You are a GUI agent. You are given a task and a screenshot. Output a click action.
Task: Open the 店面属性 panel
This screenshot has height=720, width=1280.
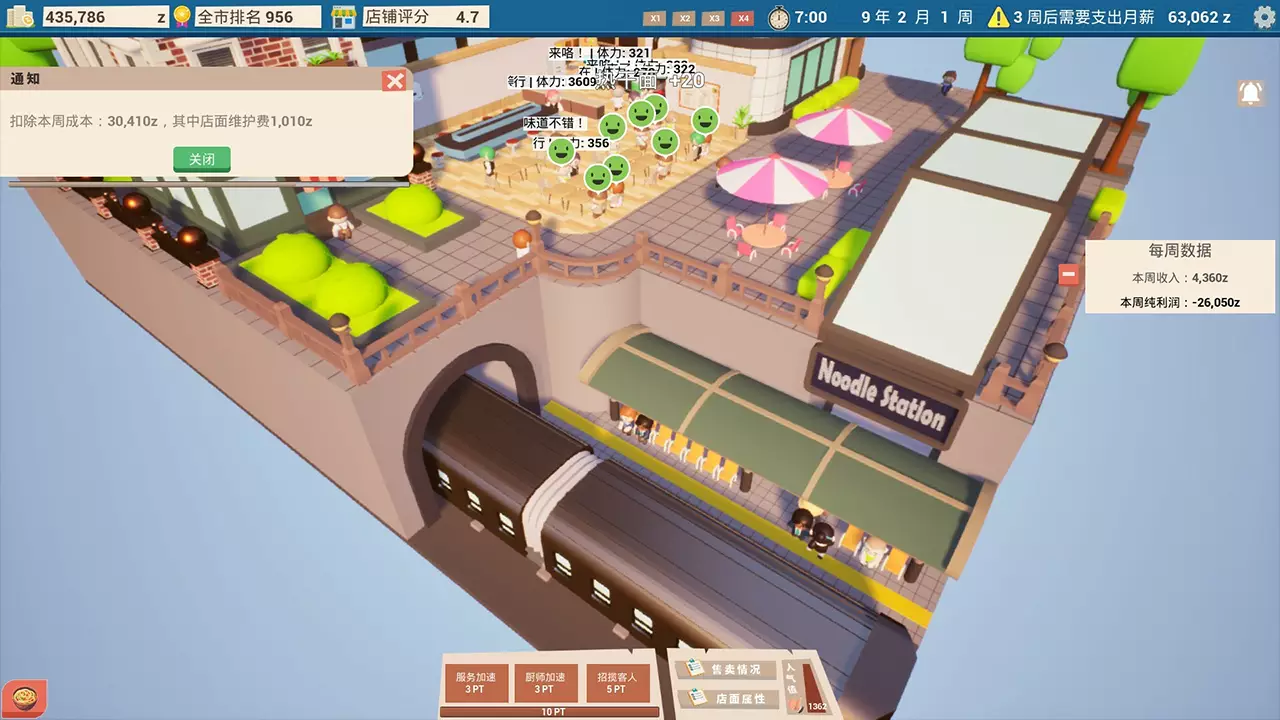[x=731, y=700]
